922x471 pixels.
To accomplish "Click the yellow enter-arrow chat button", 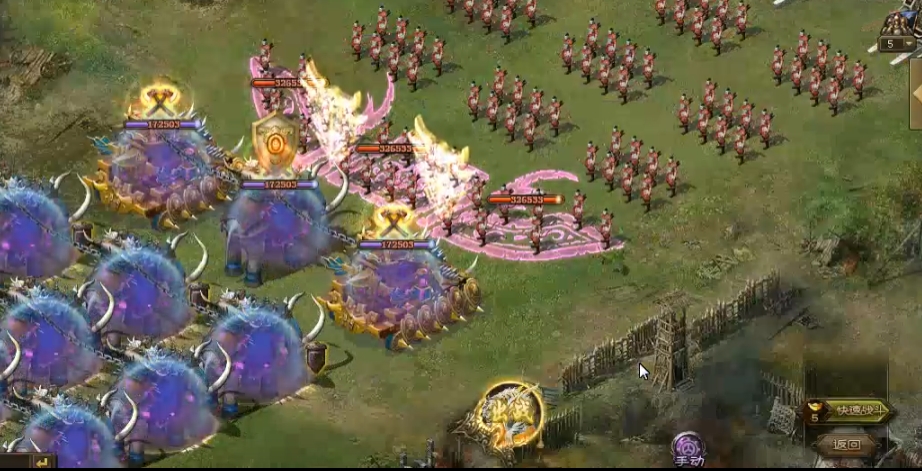I will point(43,463).
